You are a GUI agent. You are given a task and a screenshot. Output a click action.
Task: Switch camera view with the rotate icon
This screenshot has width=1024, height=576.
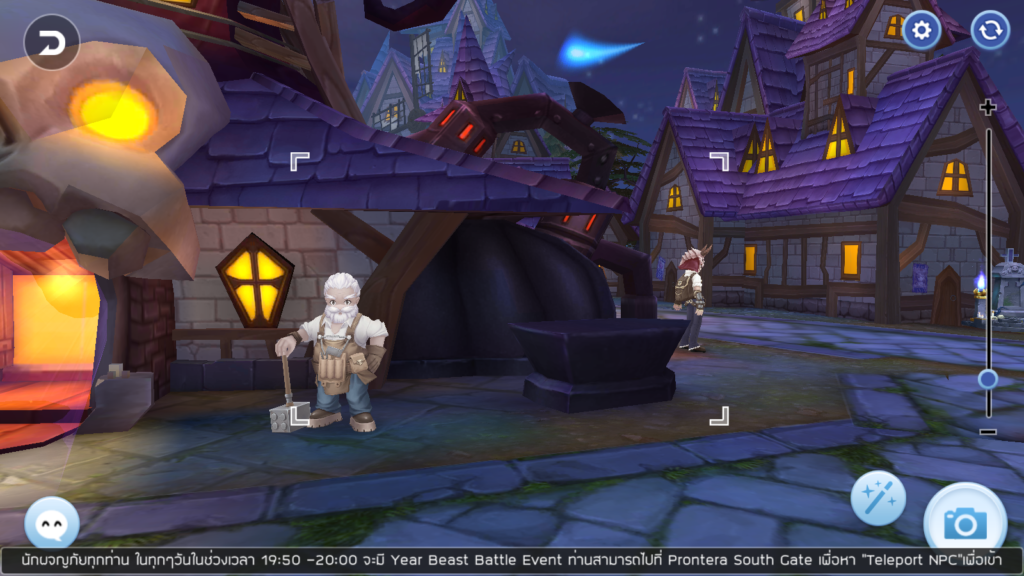(x=990, y=31)
